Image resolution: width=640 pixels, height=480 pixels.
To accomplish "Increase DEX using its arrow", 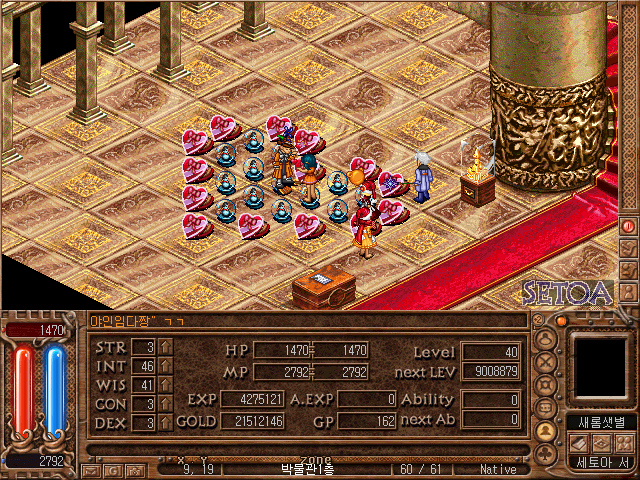I will click(165, 423).
